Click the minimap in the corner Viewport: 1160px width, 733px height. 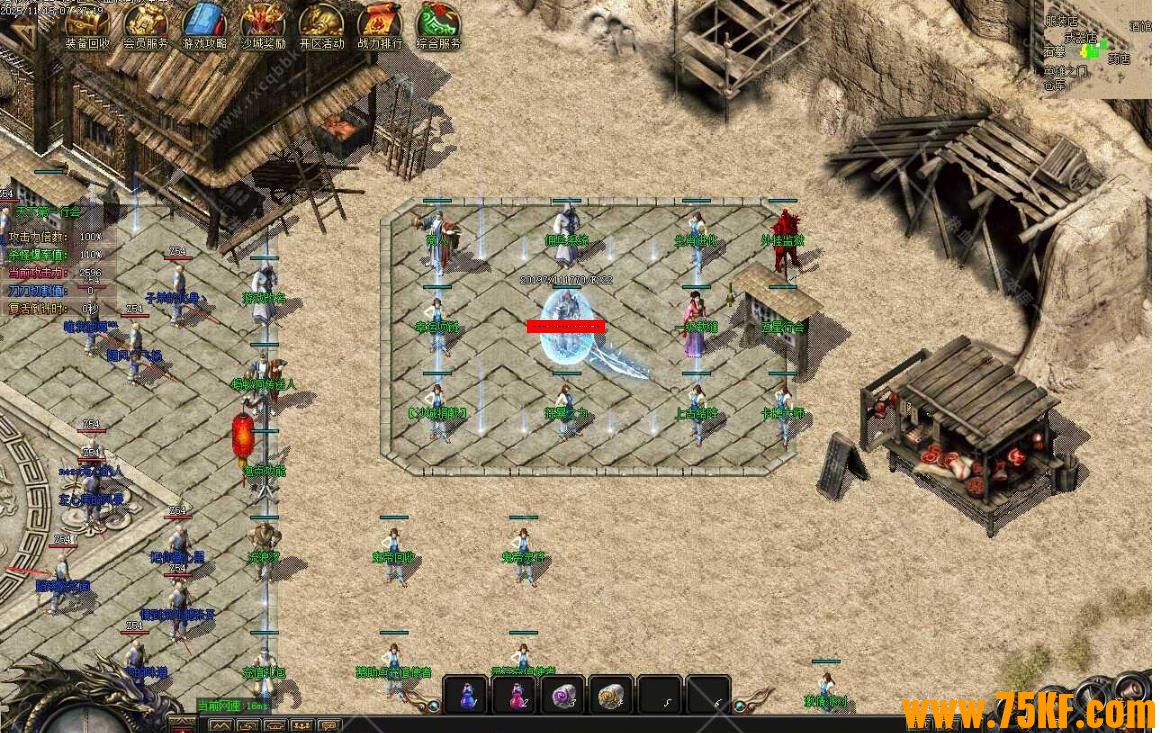pos(1095,48)
